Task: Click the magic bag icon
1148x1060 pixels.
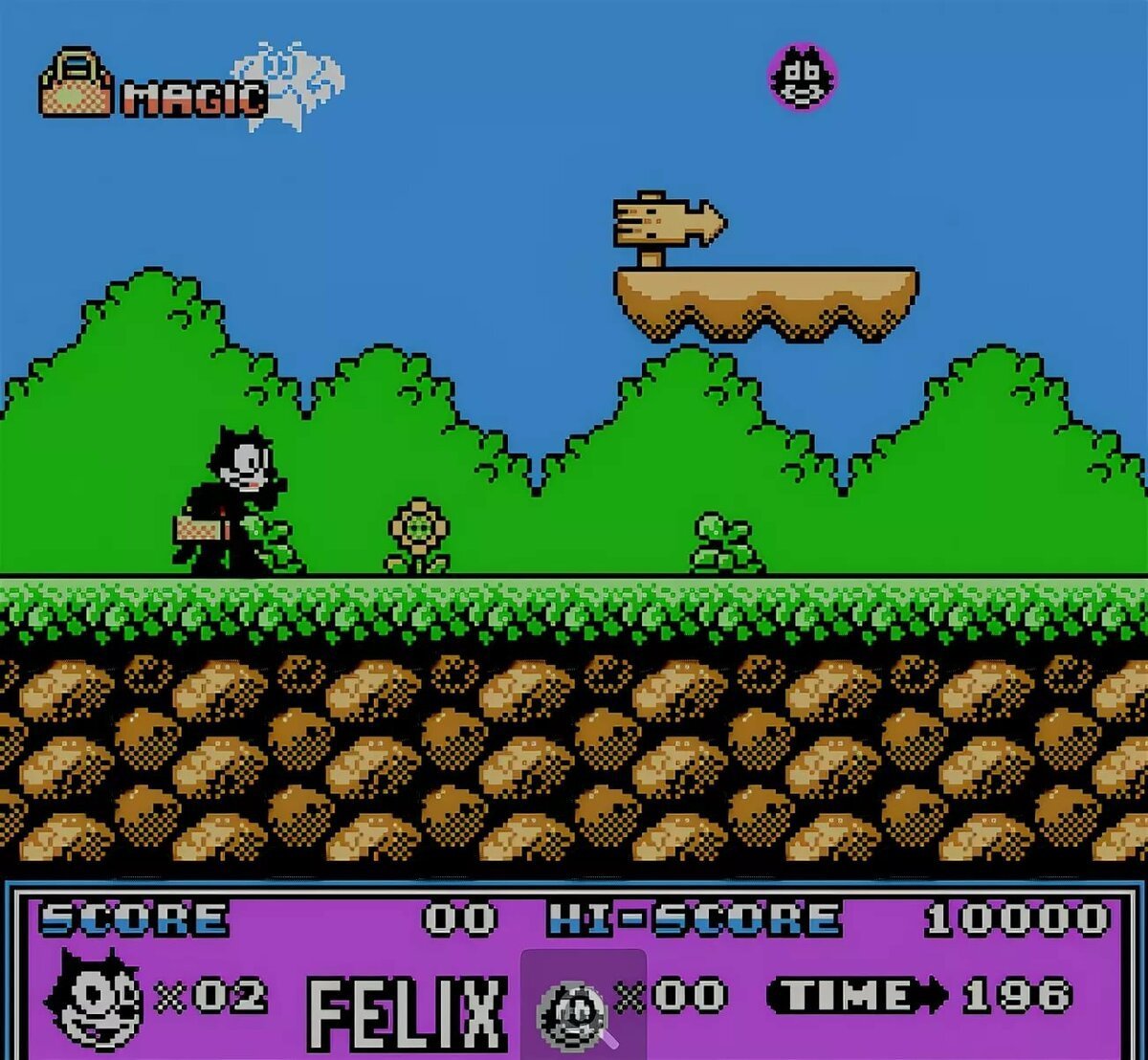Action: point(76,84)
